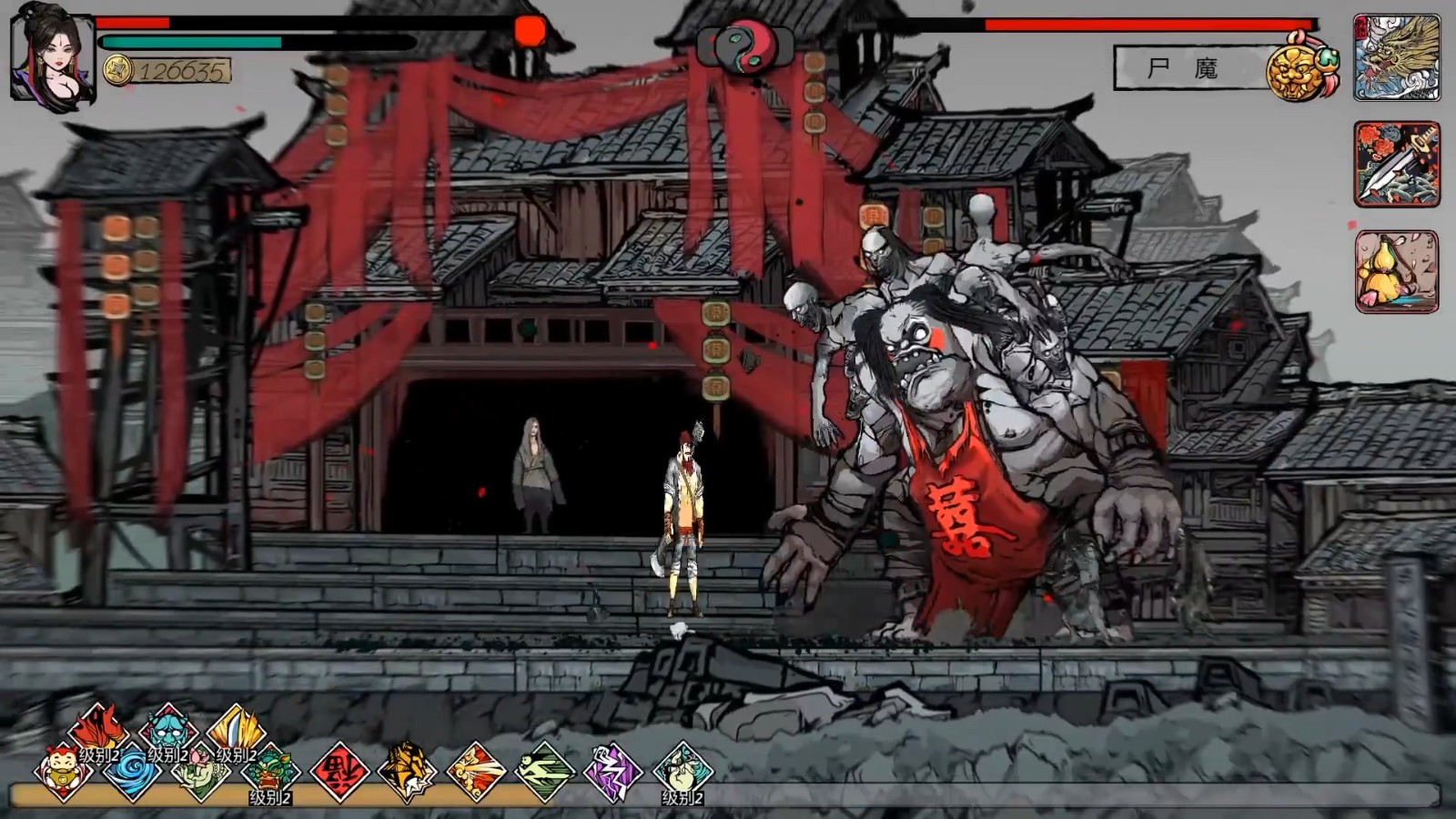Select the golden dragon card
The width and height of the screenshot is (1456, 819).
(1396, 56)
